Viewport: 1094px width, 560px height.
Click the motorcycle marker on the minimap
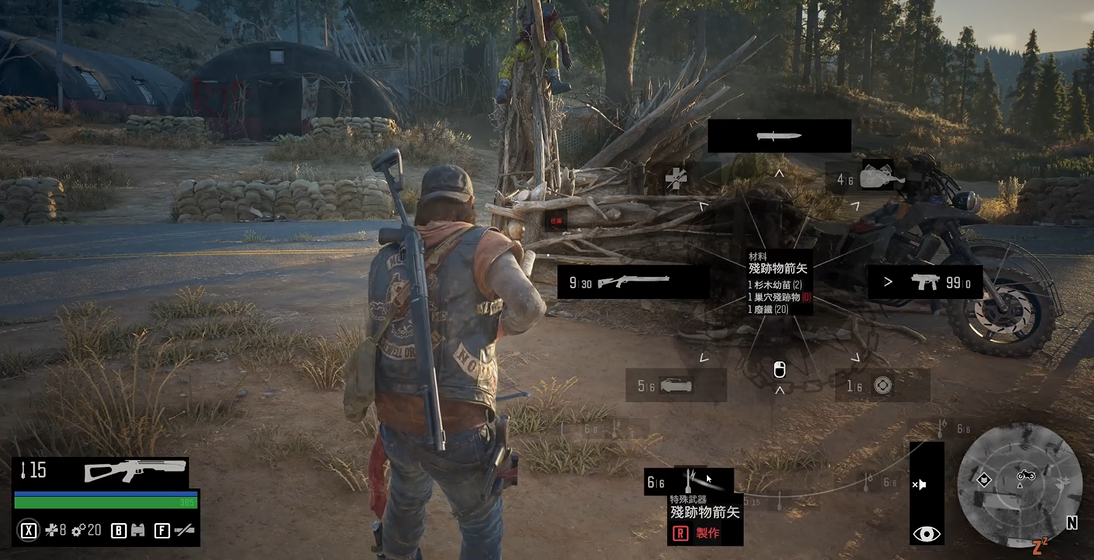(x=1025, y=475)
